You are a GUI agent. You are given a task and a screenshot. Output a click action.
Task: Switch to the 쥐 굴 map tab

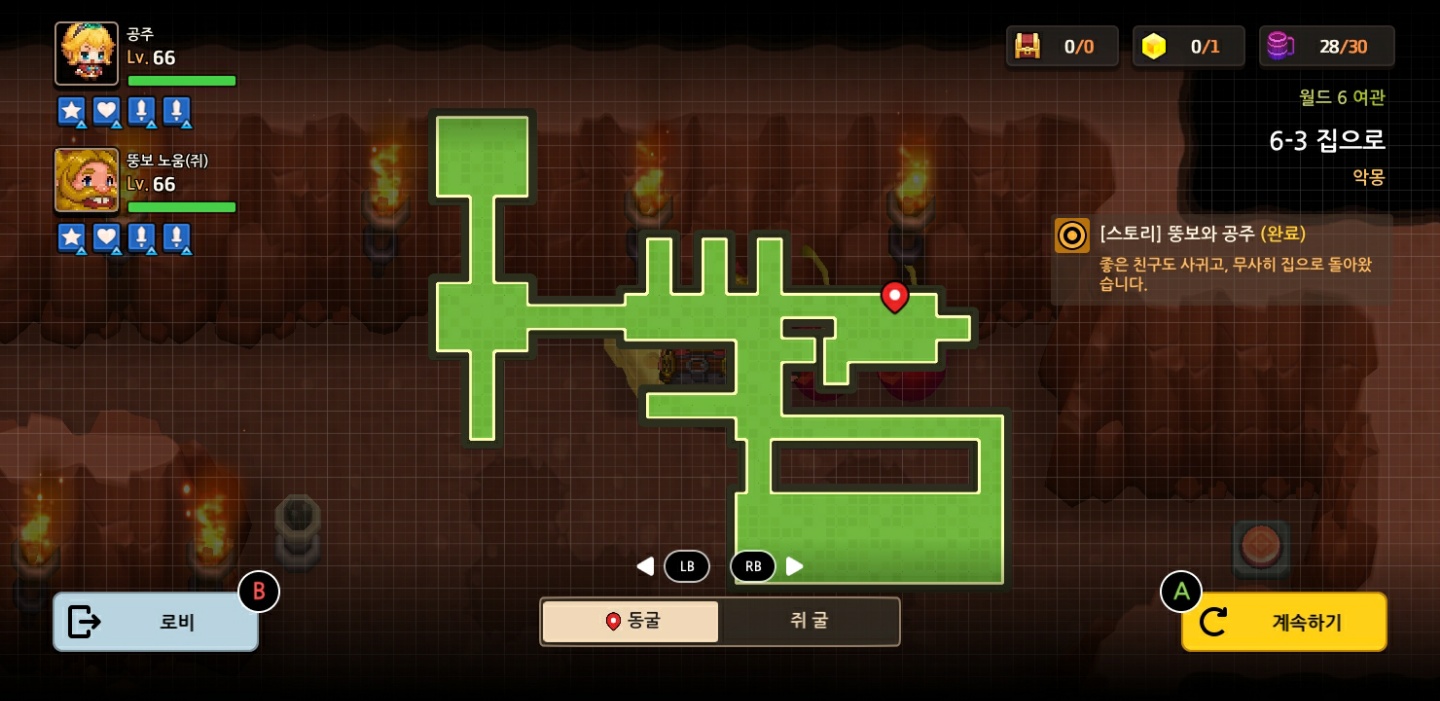pyautogui.click(x=809, y=621)
